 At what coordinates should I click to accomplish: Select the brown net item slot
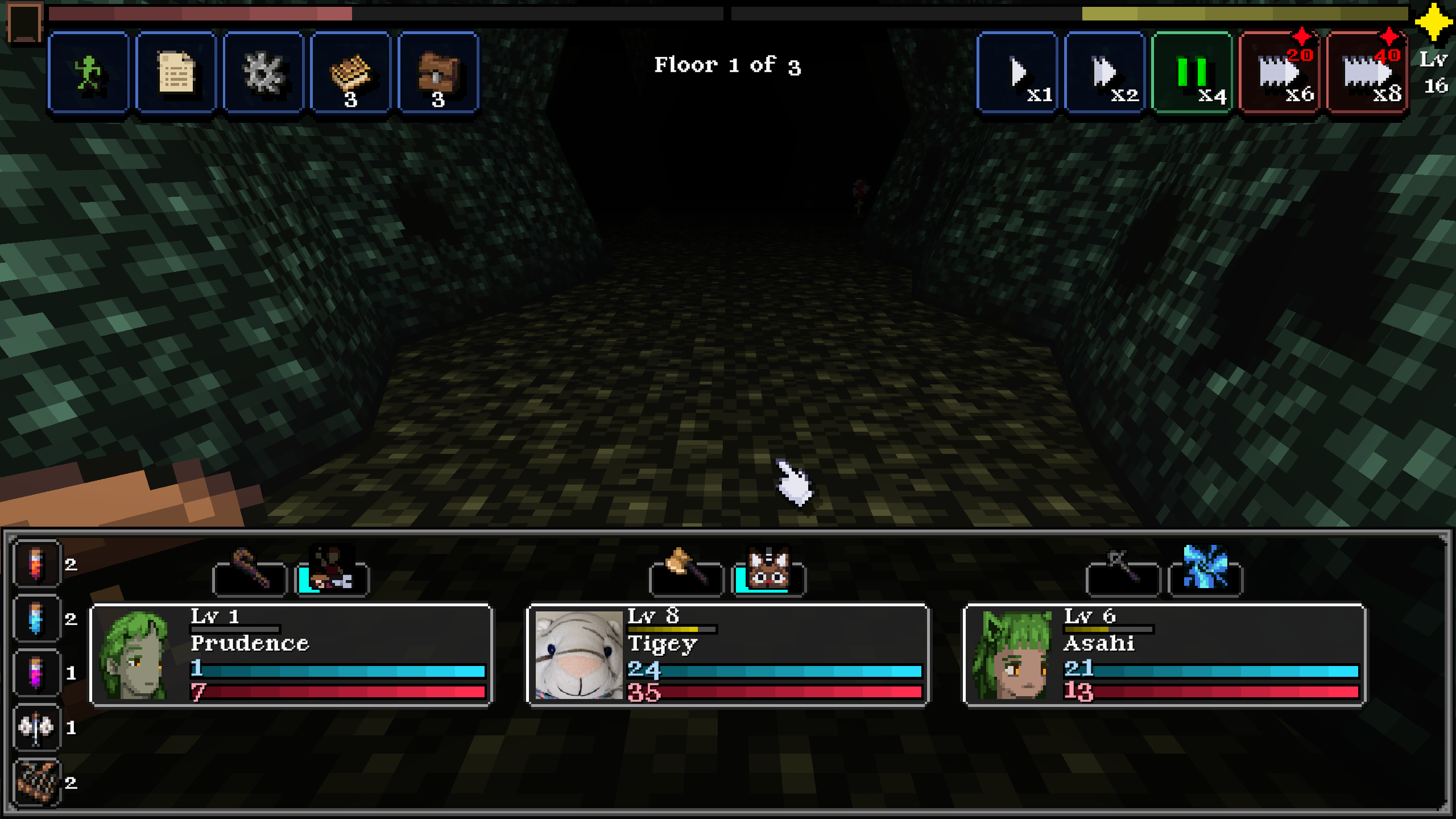pyautogui.click(x=37, y=782)
